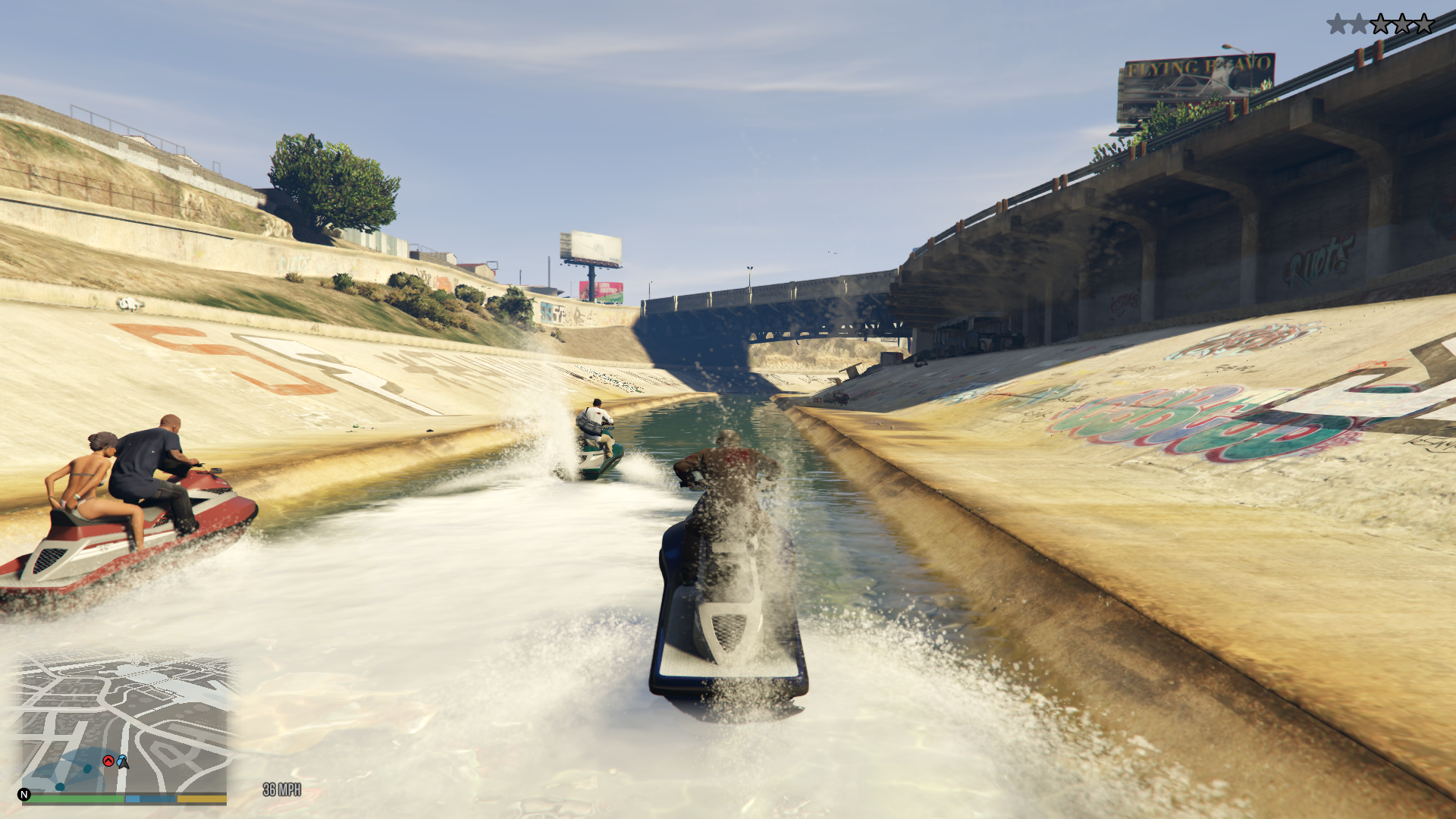
Task: Toggle the center wanted star highlight
Action: pyautogui.click(x=1380, y=24)
